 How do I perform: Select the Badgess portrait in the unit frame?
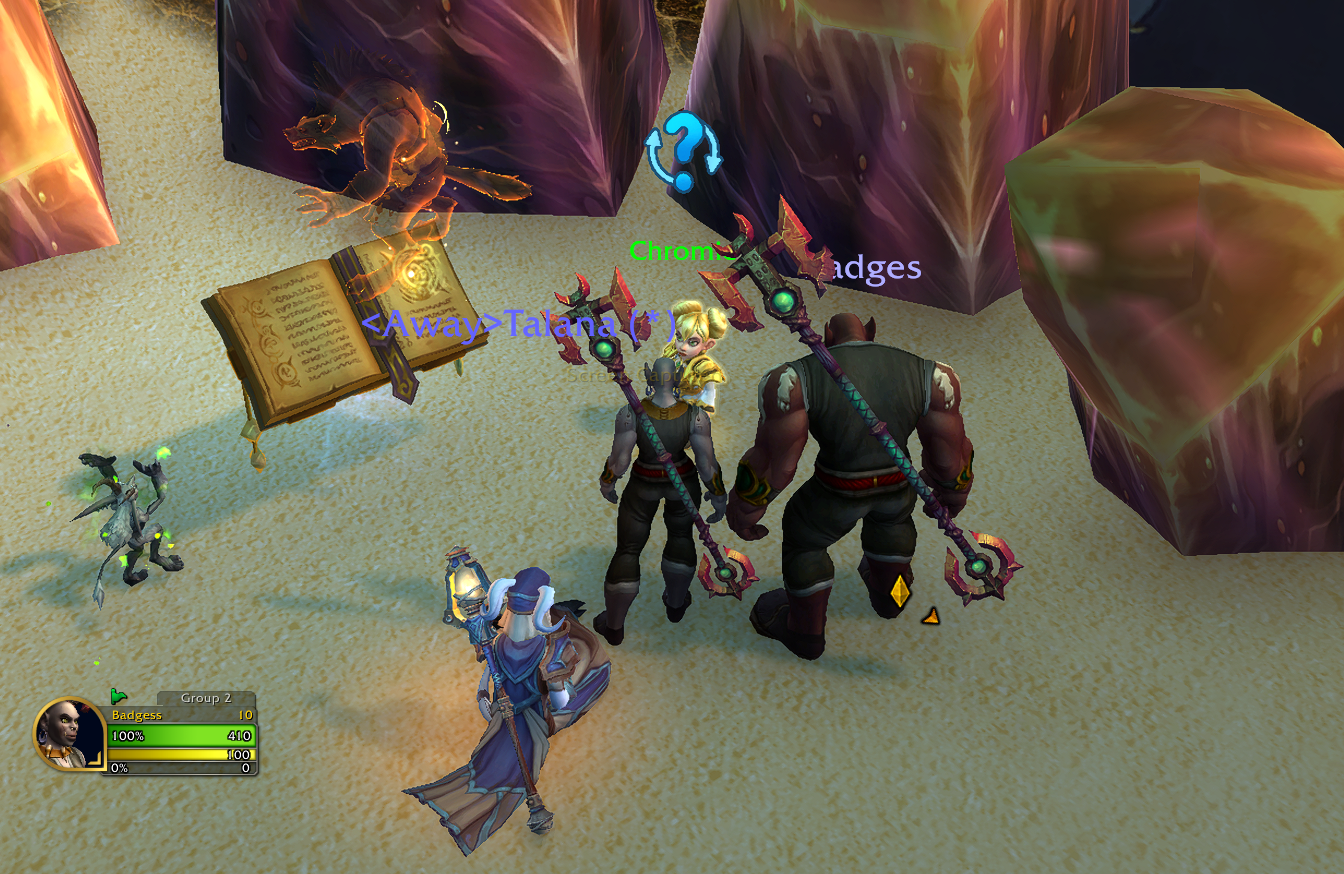click(x=68, y=733)
